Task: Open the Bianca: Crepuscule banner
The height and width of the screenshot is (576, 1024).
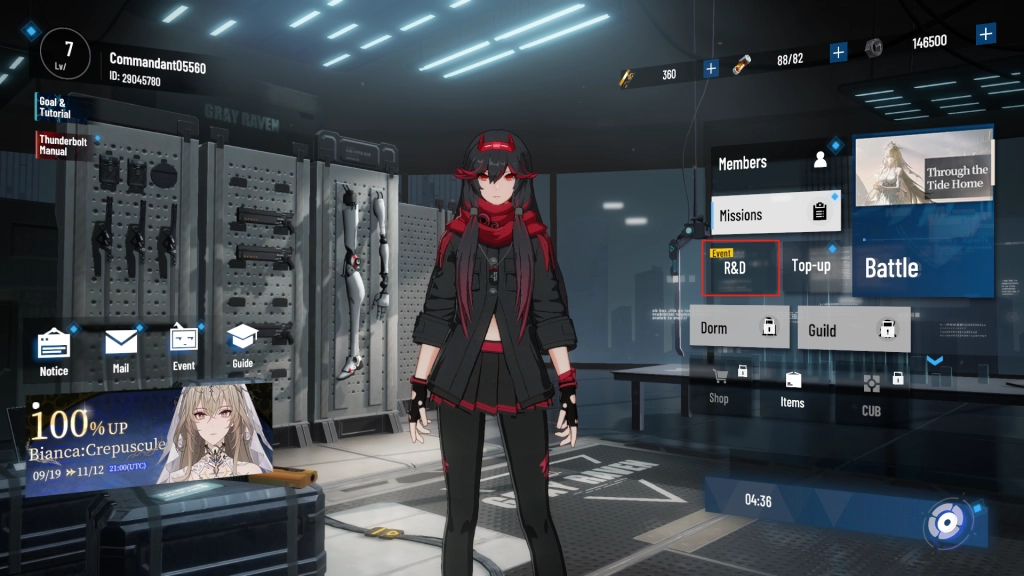Action: click(150, 436)
